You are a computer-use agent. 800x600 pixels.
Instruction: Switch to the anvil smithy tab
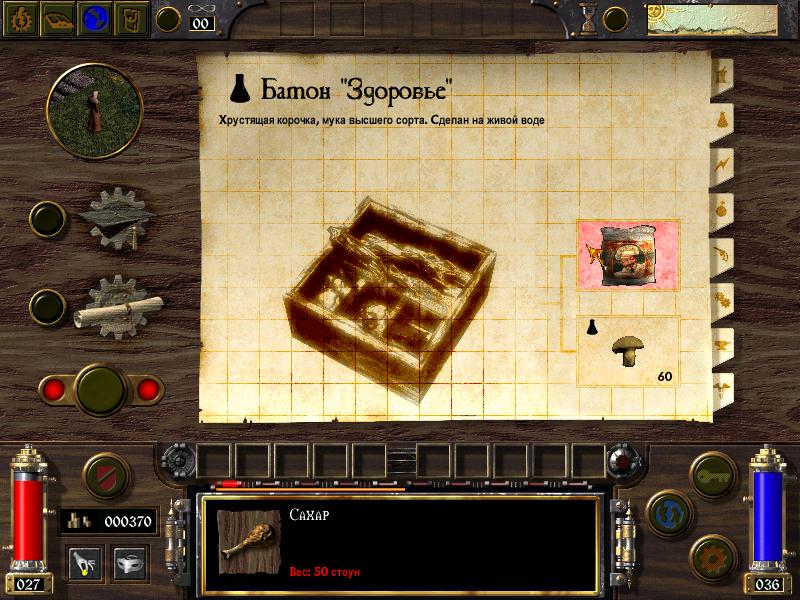(721, 342)
